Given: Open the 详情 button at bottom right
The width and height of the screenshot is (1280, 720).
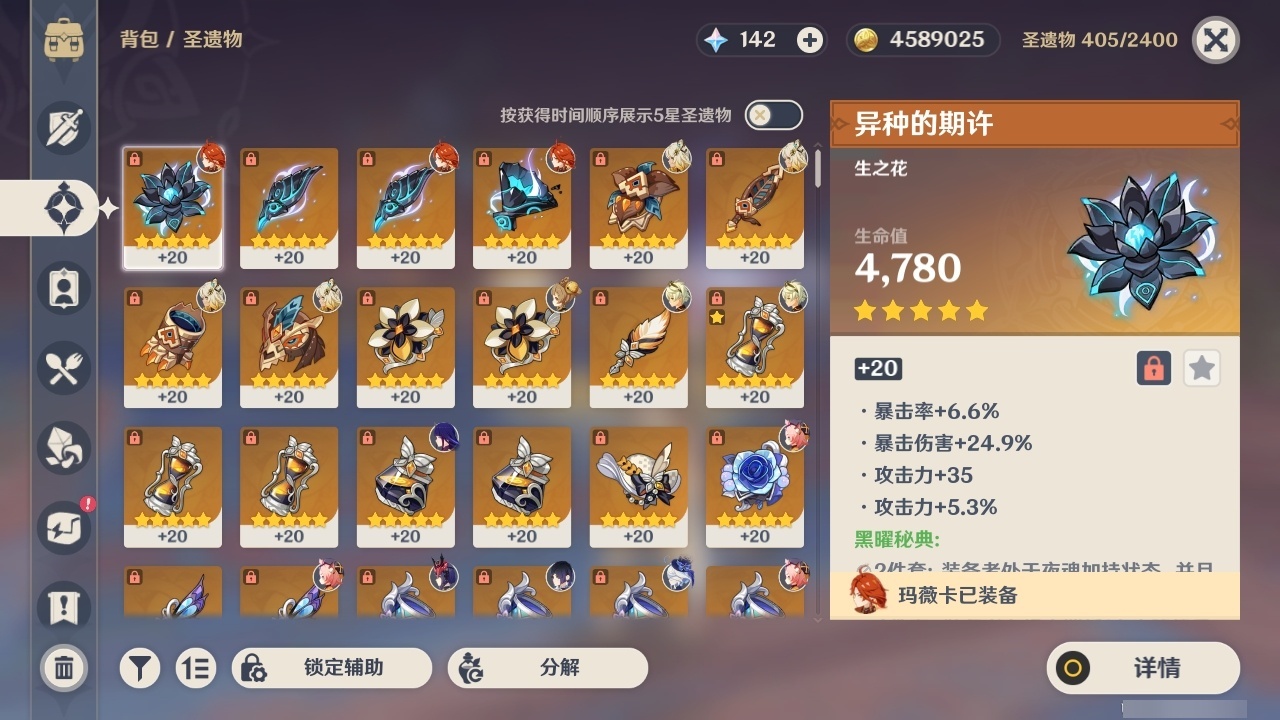Looking at the screenshot, I should click(1143, 668).
